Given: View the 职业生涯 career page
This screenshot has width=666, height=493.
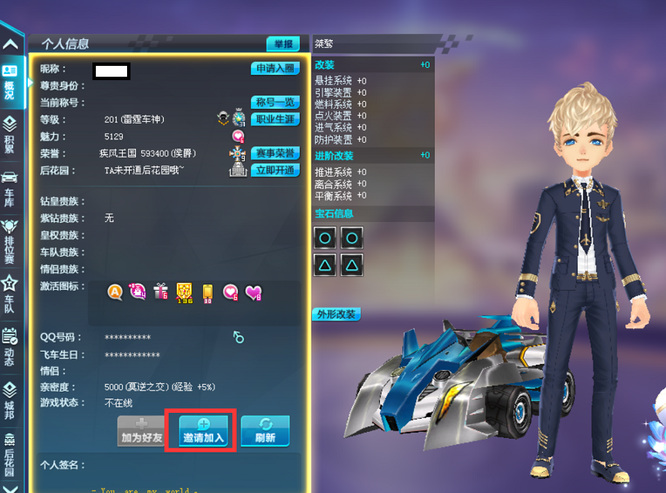Looking at the screenshot, I should [x=274, y=119].
